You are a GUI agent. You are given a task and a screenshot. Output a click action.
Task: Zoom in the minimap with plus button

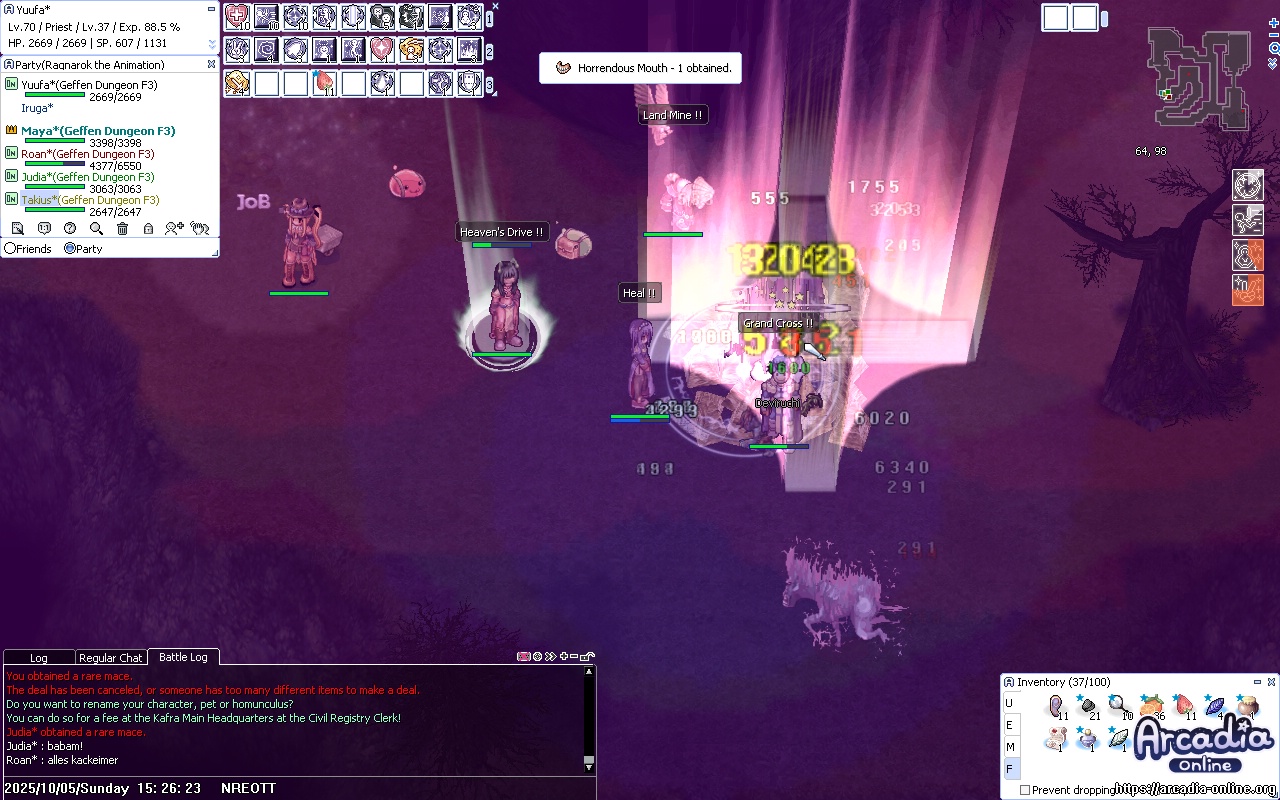tap(1273, 22)
